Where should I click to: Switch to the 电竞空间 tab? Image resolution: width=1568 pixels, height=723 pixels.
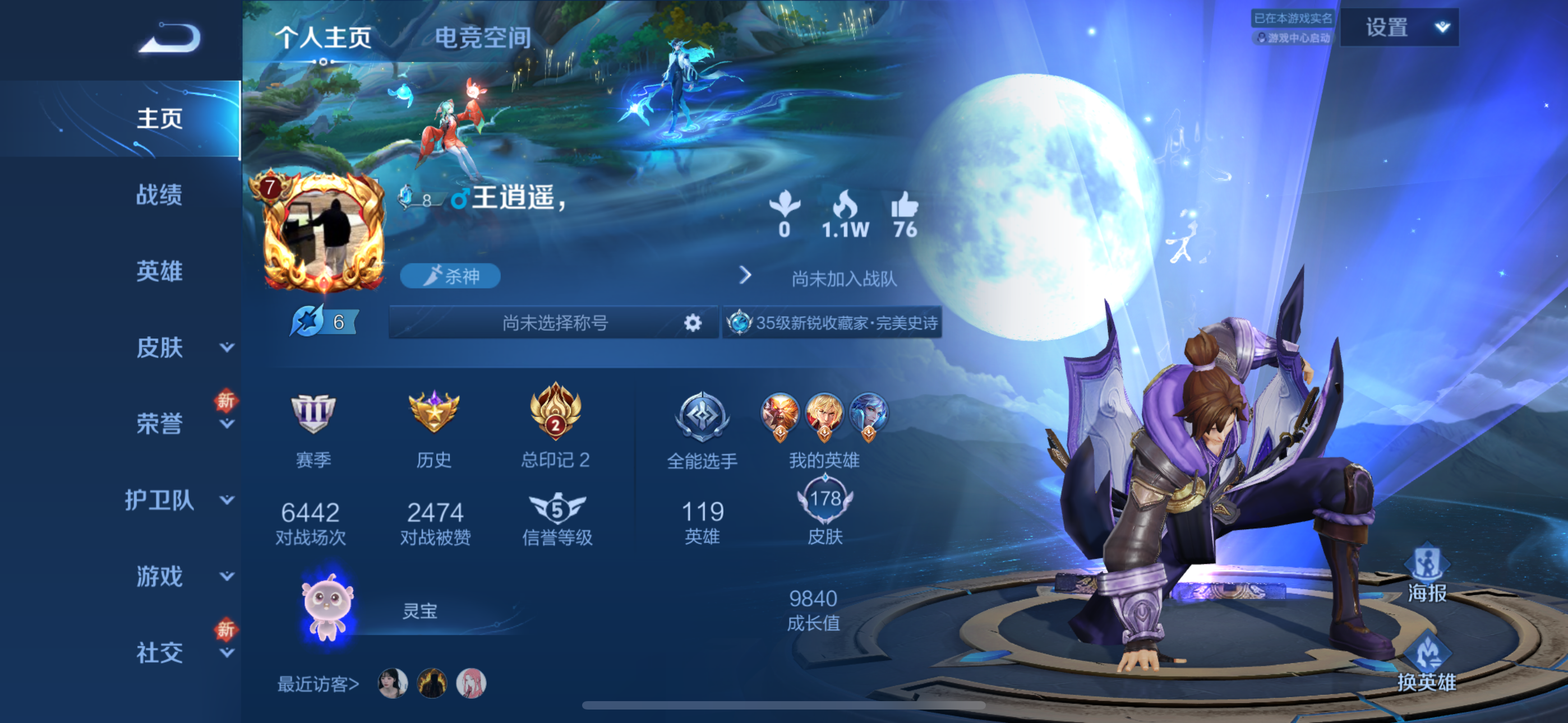click(x=482, y=38)
